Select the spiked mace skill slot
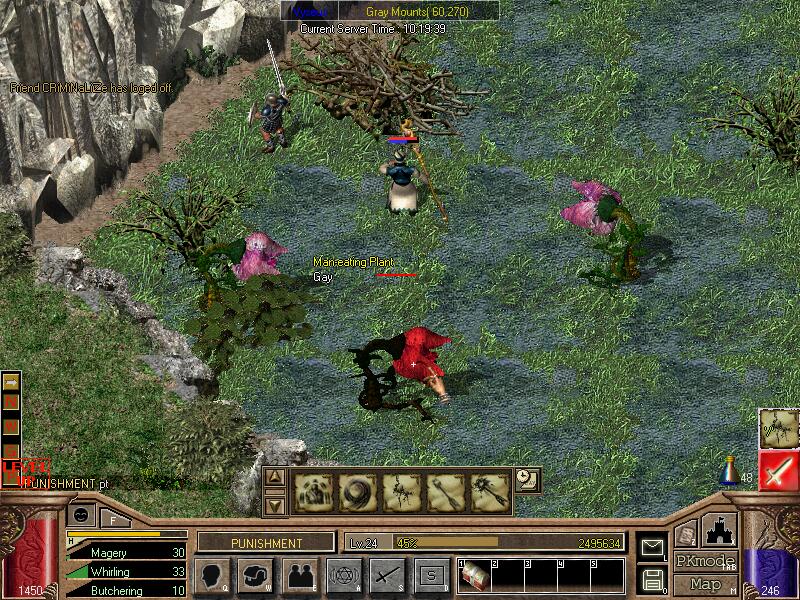Image resolution: width=800 pixels, height=600 pixels. pyautogui.click(x=490, y=492)
